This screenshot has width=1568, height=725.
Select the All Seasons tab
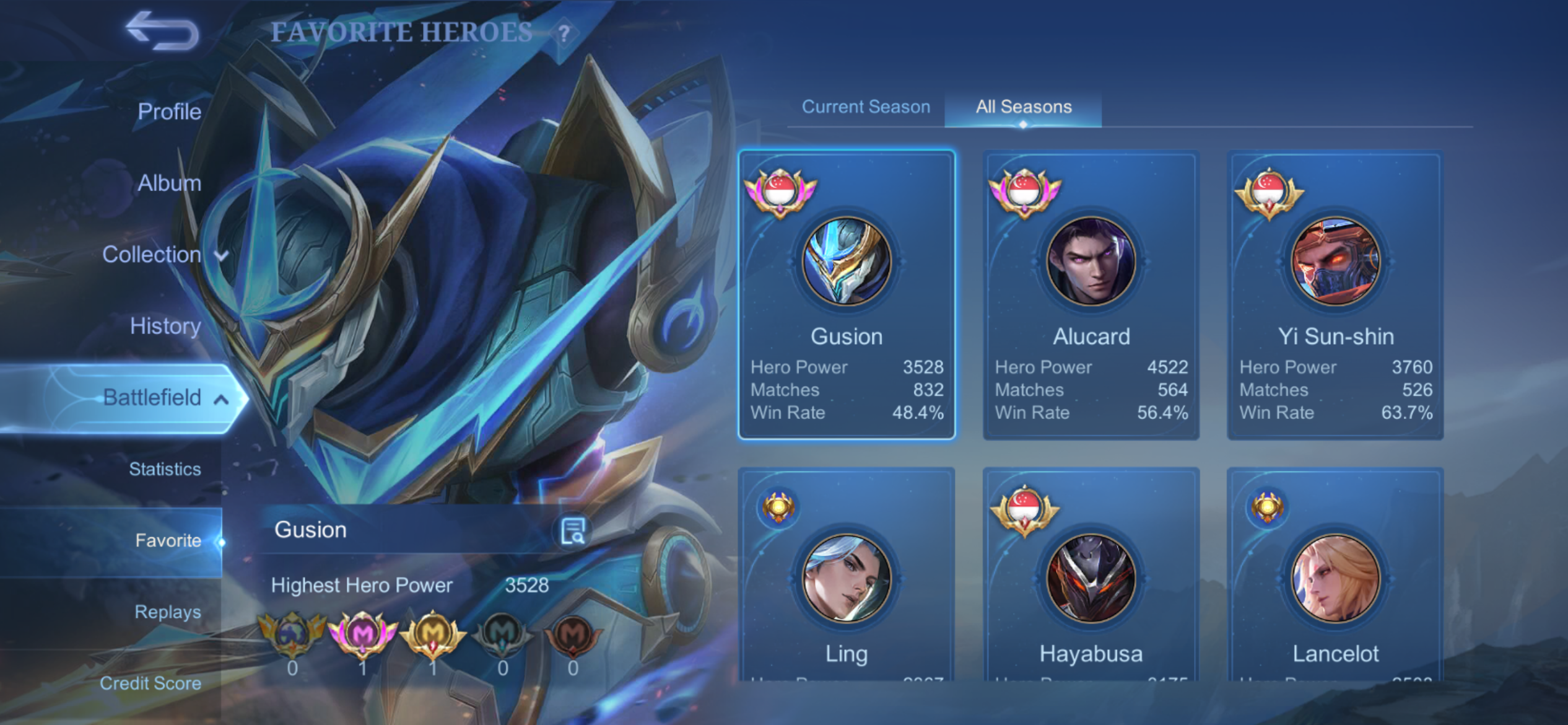(x=1023, y=107)
